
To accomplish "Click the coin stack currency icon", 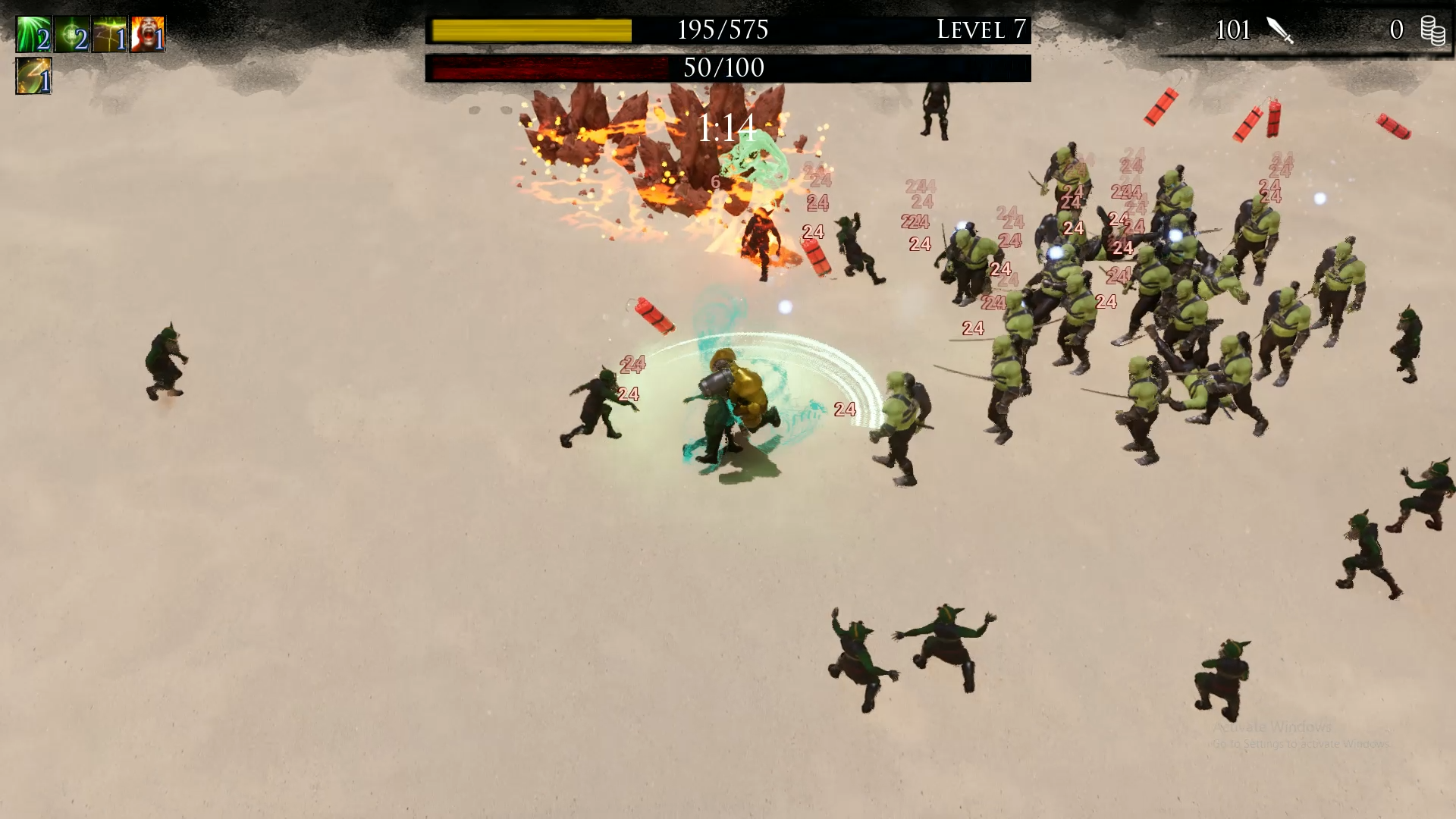I will tap(1432, 30).
